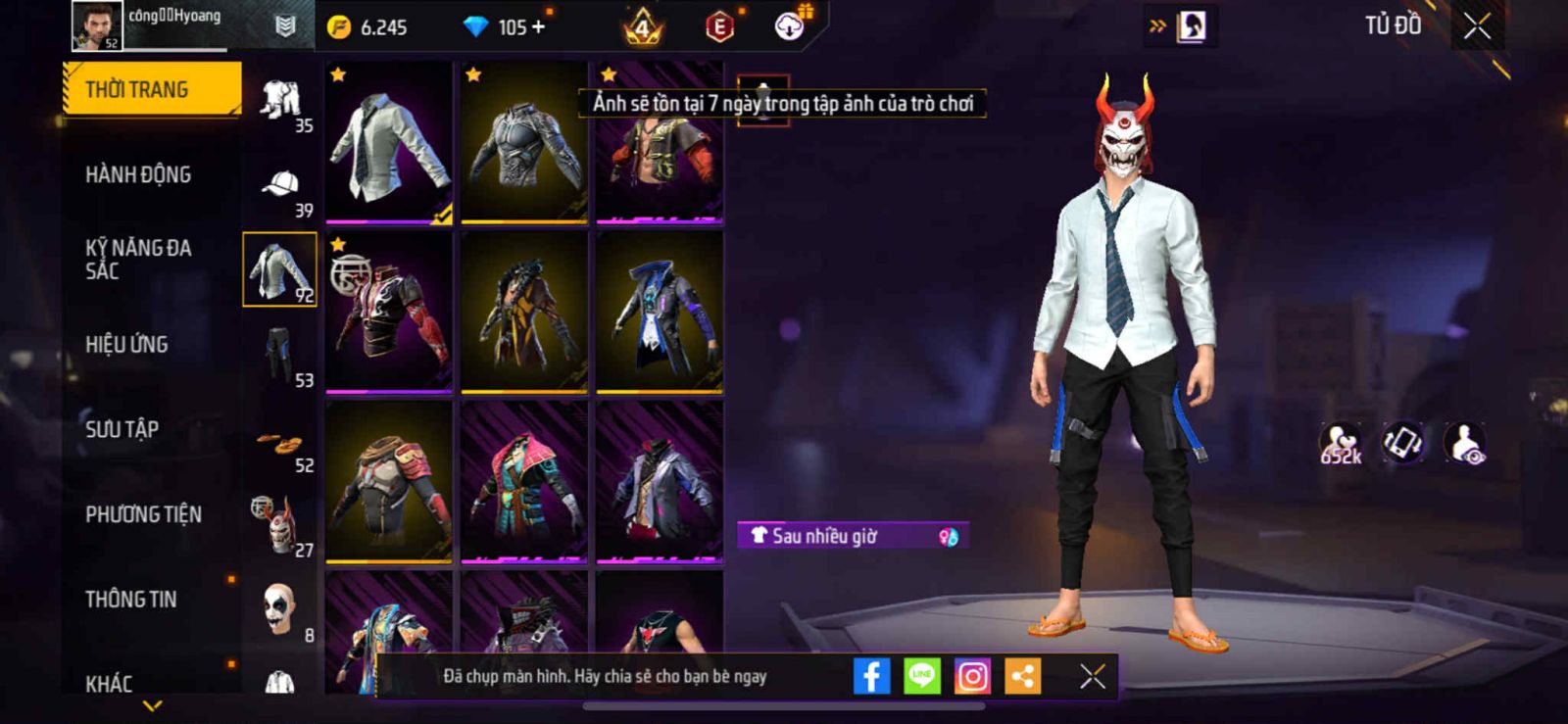Select the pink and teal coat

(524, 482)
